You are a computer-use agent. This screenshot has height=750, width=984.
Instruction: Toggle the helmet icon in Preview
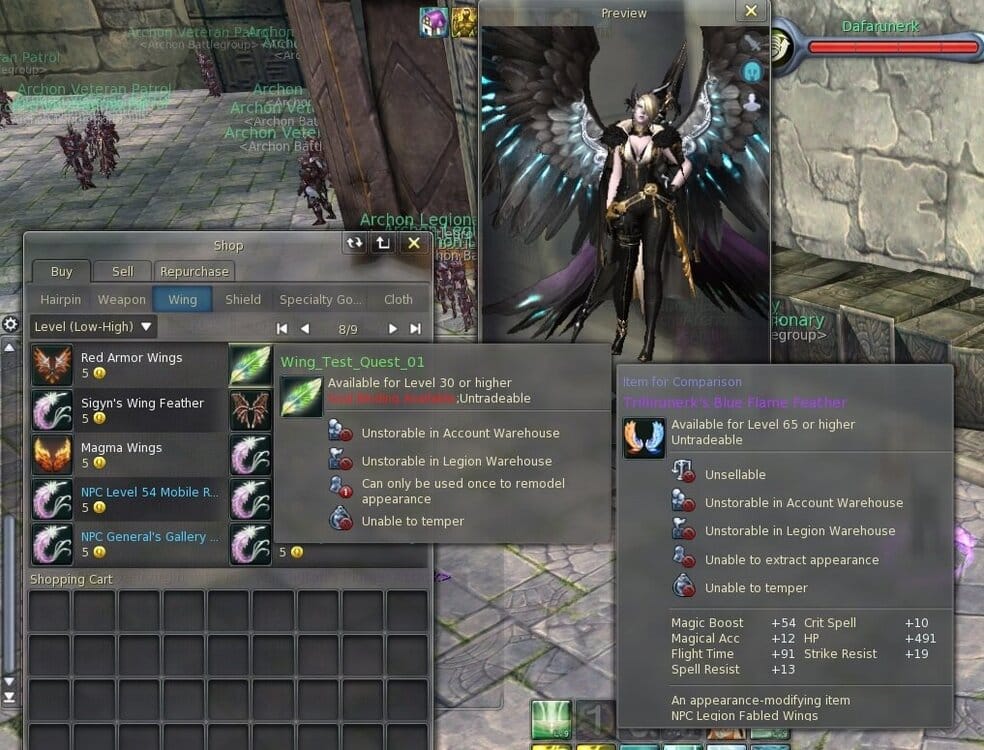(x=751, y=72)
